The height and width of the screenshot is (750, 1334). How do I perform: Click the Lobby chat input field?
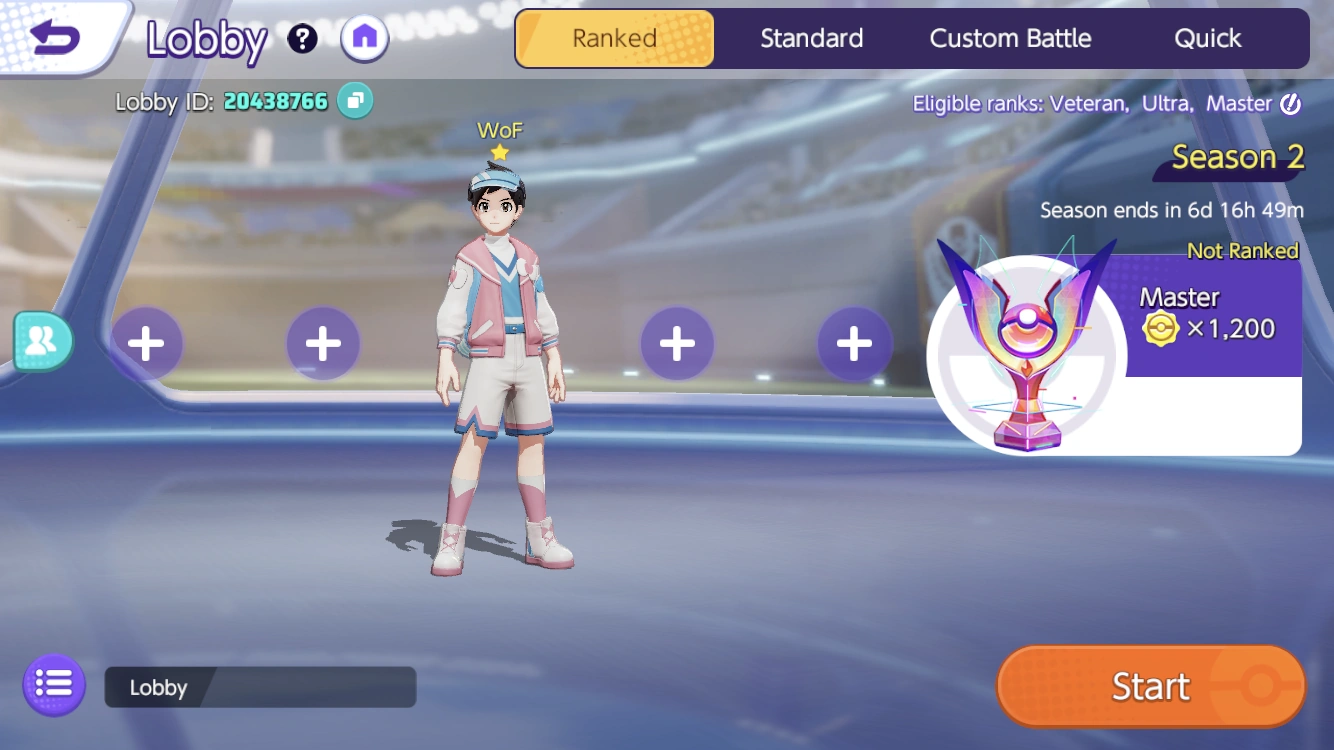click(260, 686)
